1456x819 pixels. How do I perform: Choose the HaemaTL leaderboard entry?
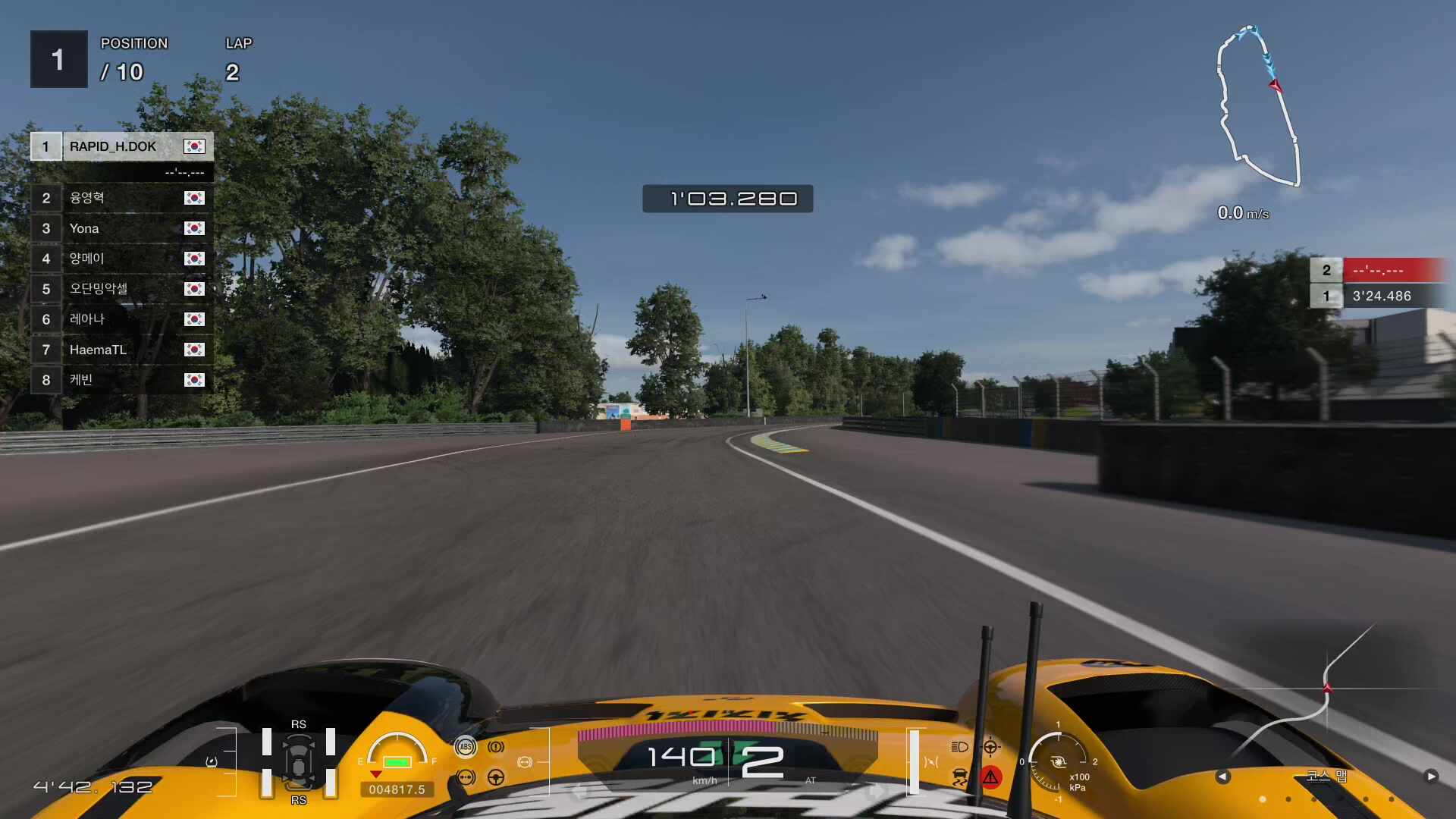point(121,350)
